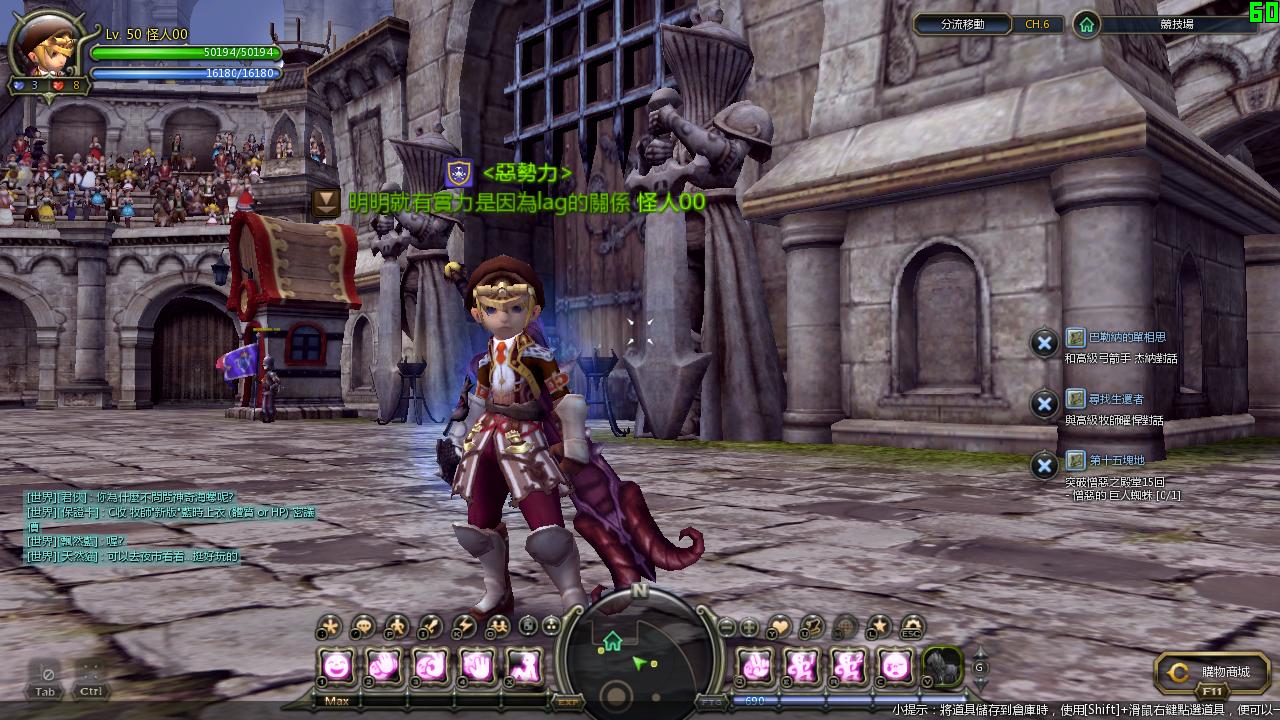Open the 購物商城 cash shop
The width and height of the screenshot is (1280, 720).
point(1212,672)
